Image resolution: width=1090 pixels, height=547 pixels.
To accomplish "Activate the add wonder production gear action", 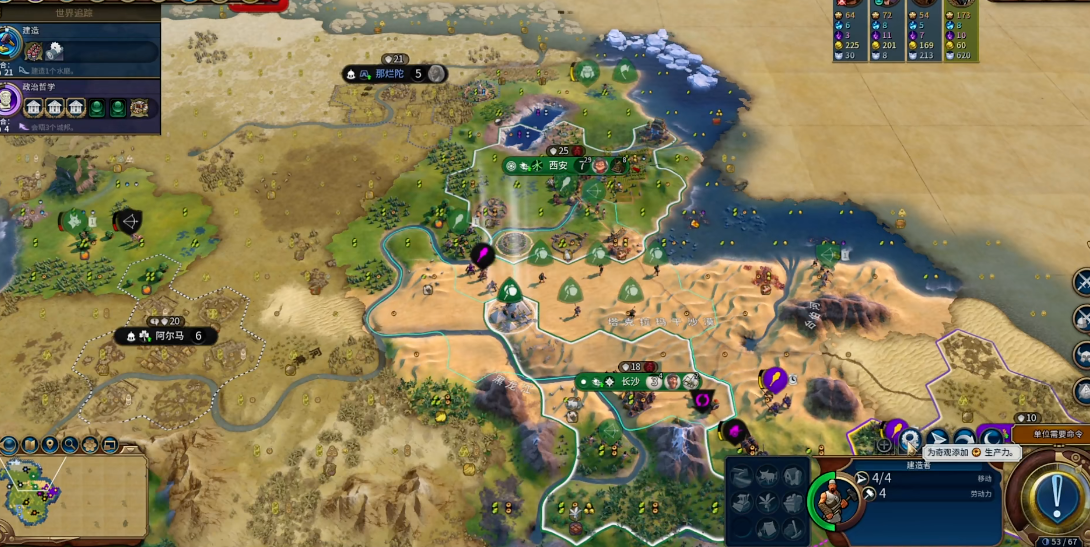I will tap(910, 440).
